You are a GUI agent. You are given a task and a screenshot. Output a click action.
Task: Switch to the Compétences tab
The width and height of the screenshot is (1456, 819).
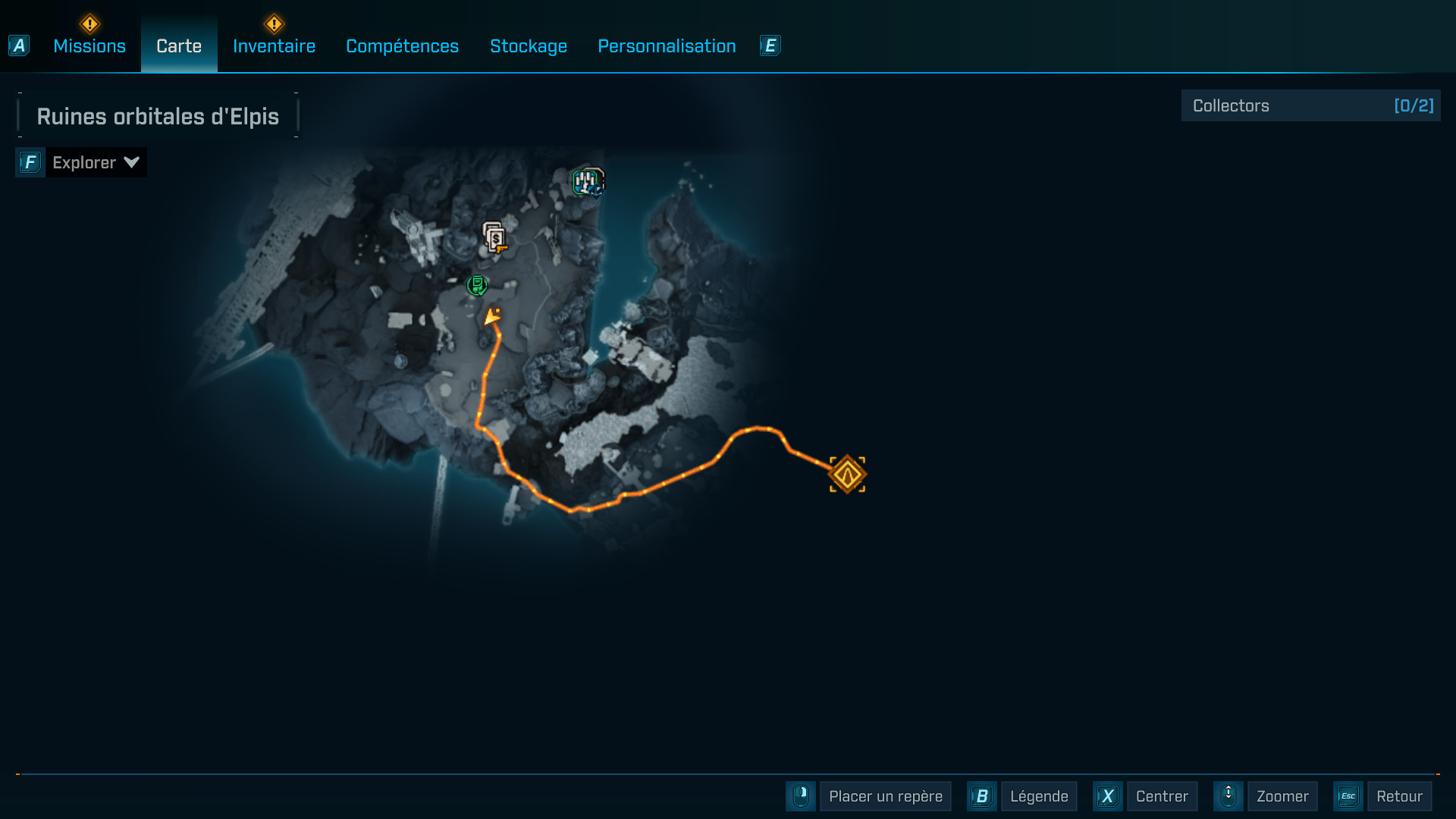[402, 45]
